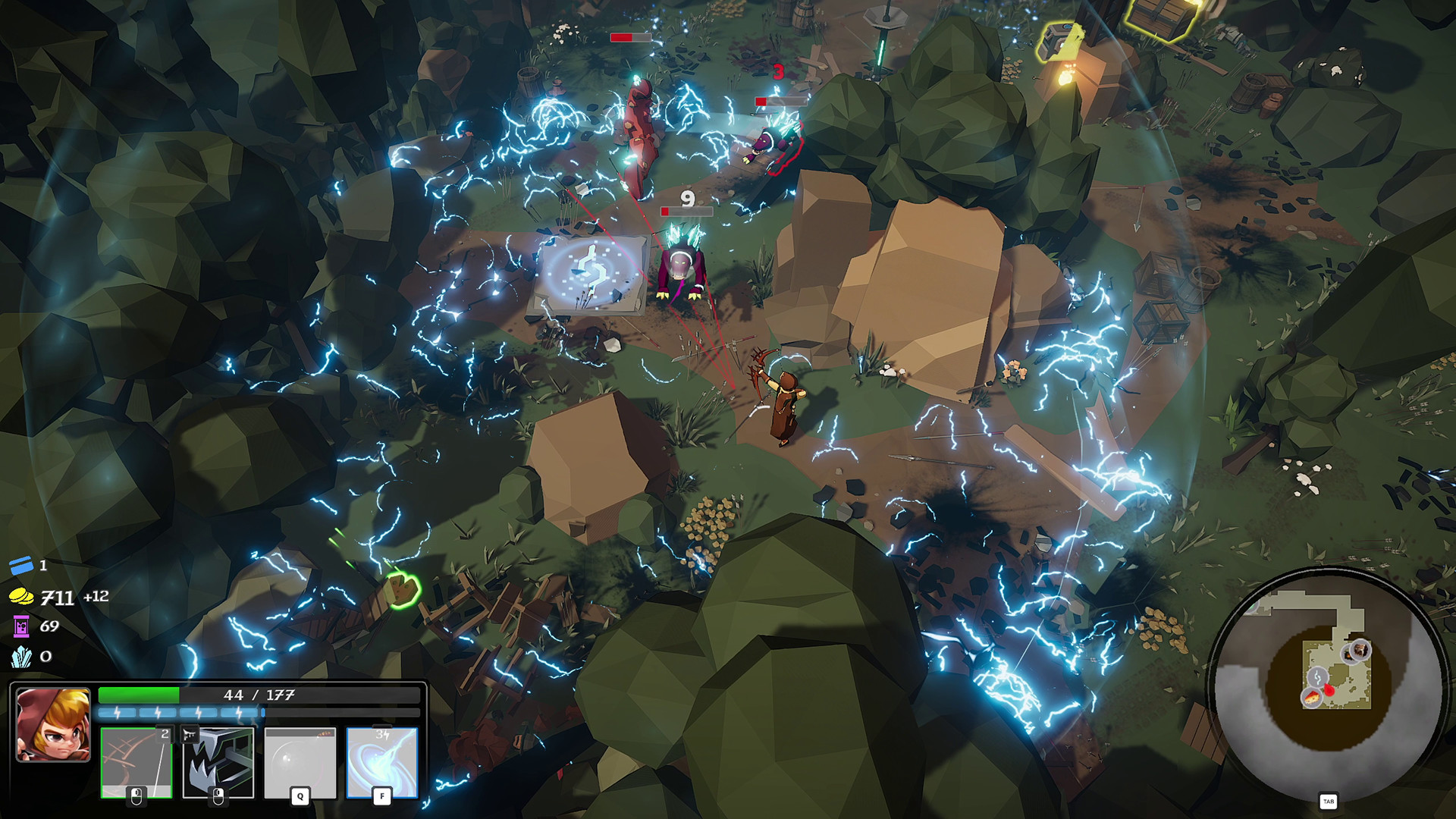Click the hooded hero portrait
This screenshot has height=819, width=1456.
point(53,723)
